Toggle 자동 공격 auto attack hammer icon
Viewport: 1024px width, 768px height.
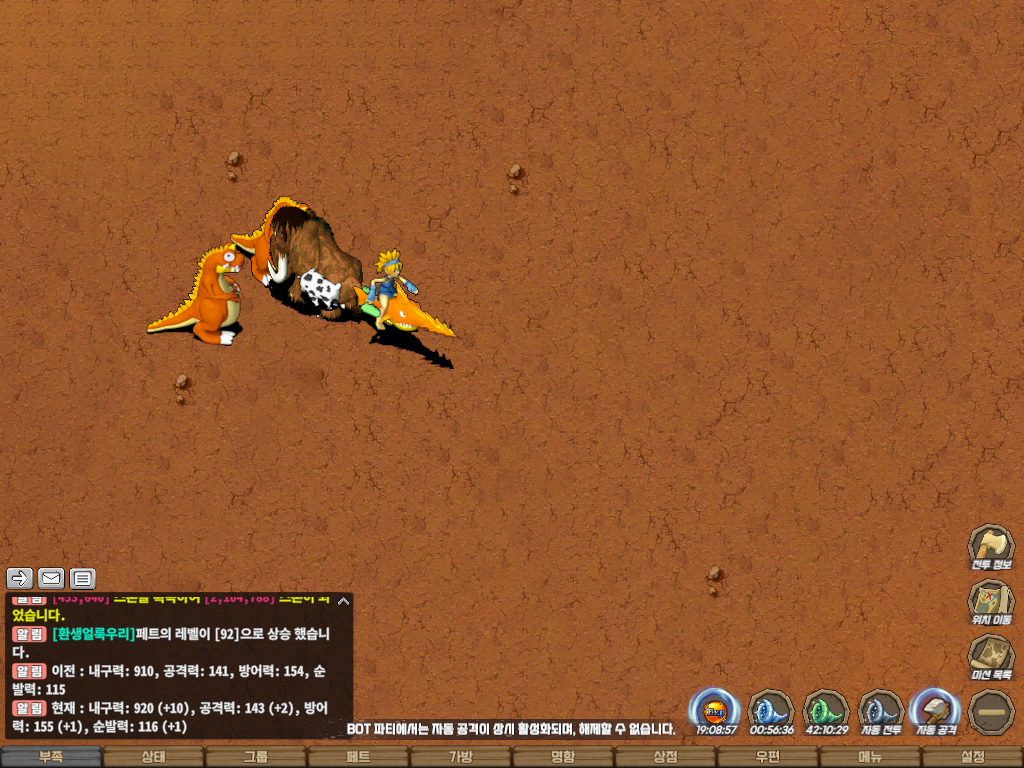click(936, 711)
